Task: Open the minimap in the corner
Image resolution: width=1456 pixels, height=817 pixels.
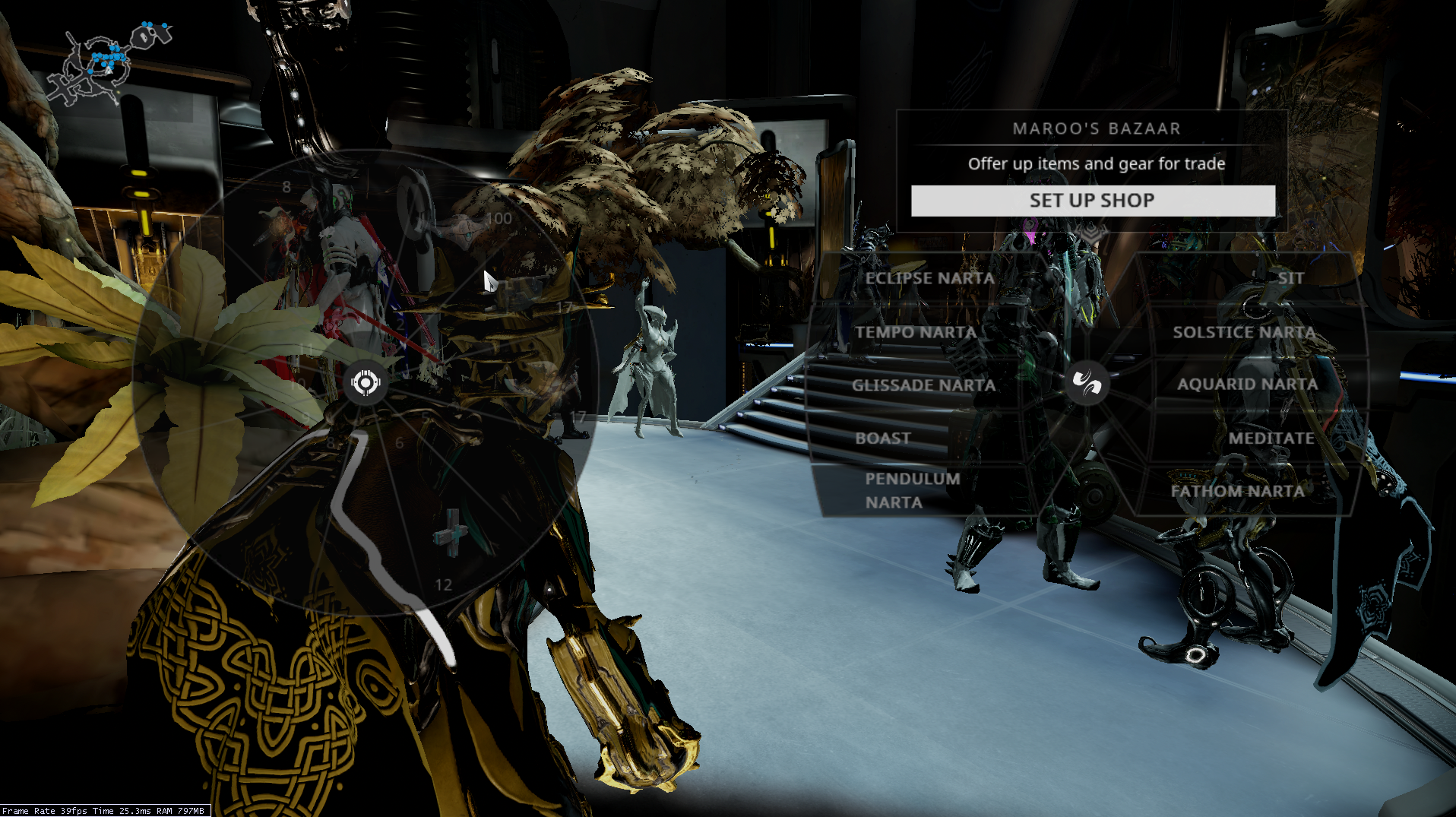Action: click(105, 65)
